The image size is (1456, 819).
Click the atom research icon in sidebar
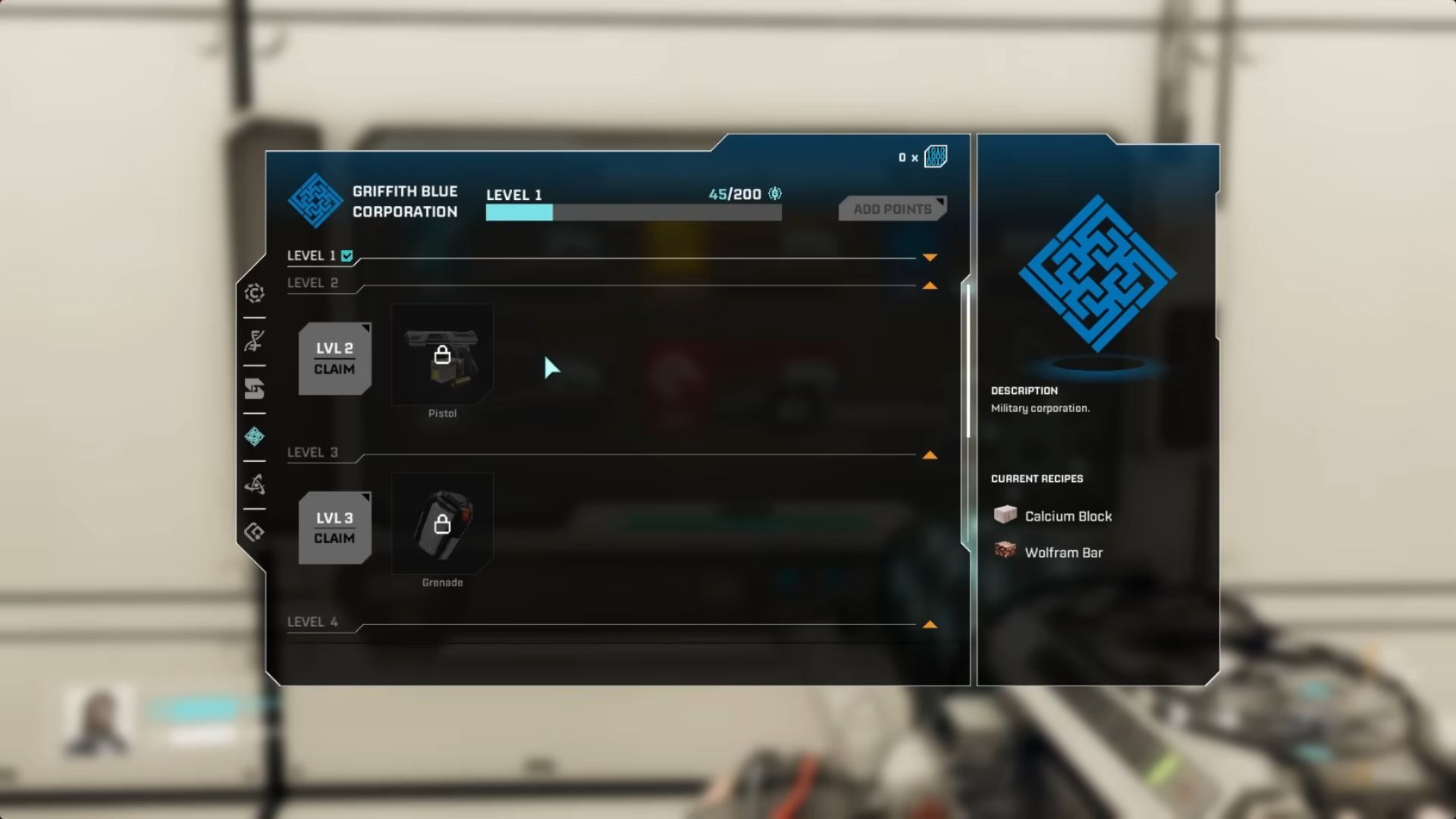tap(255, 485)
